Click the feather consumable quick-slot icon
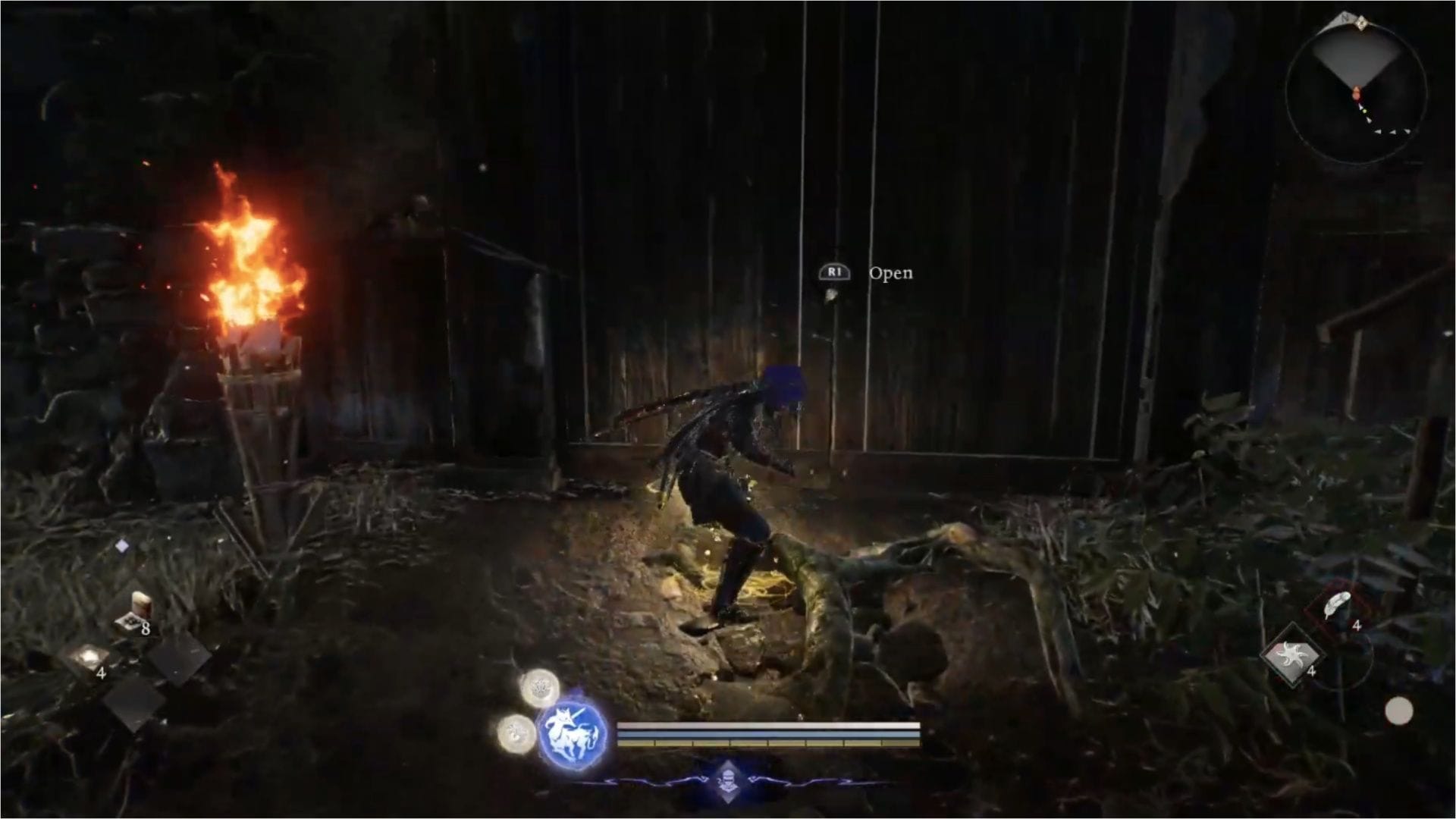Image resolution: width=1456 pixels, height=819 pixels. click(1337, 604)
